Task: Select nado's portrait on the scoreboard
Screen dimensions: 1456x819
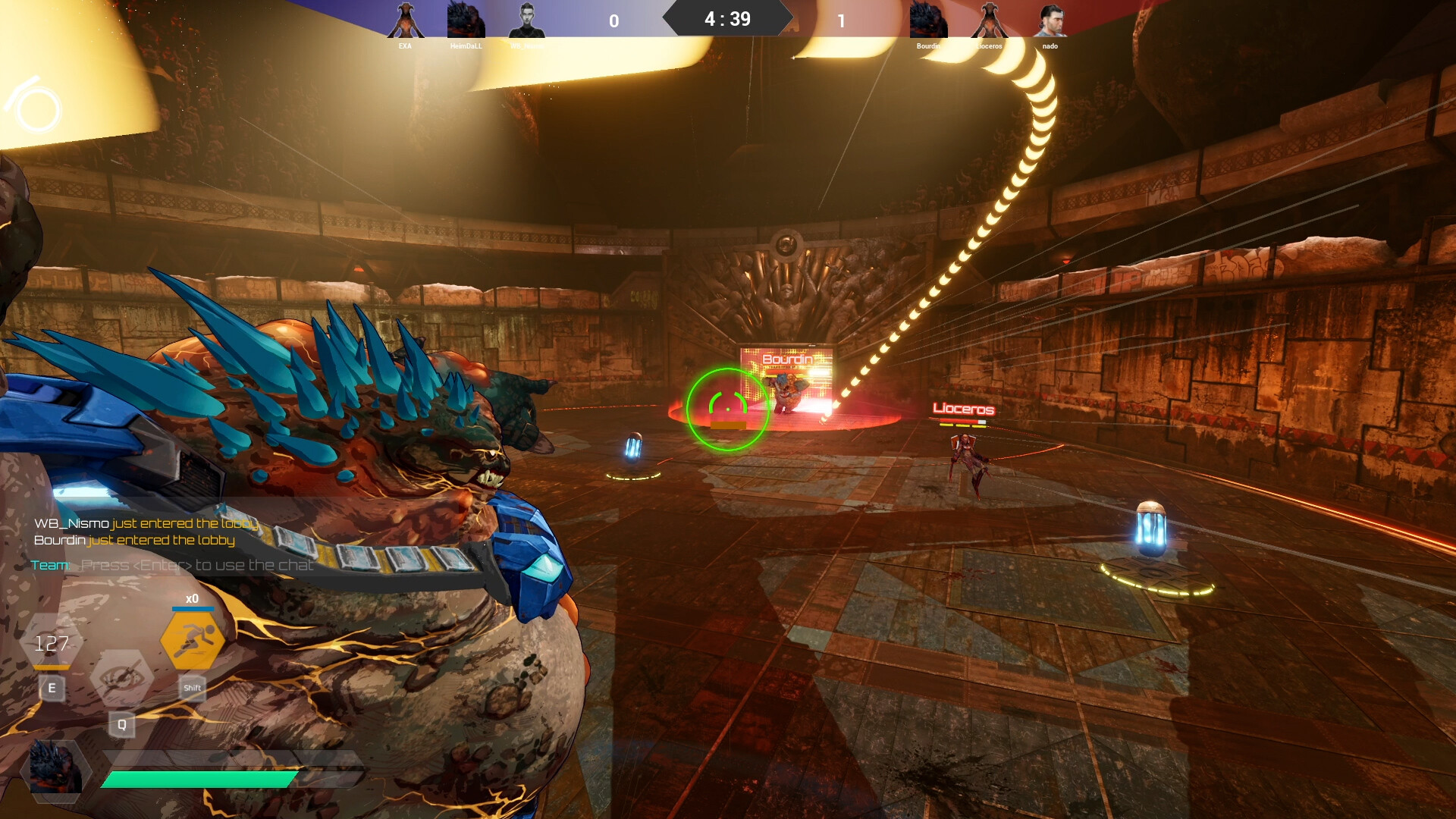Action: [1050, 19]
